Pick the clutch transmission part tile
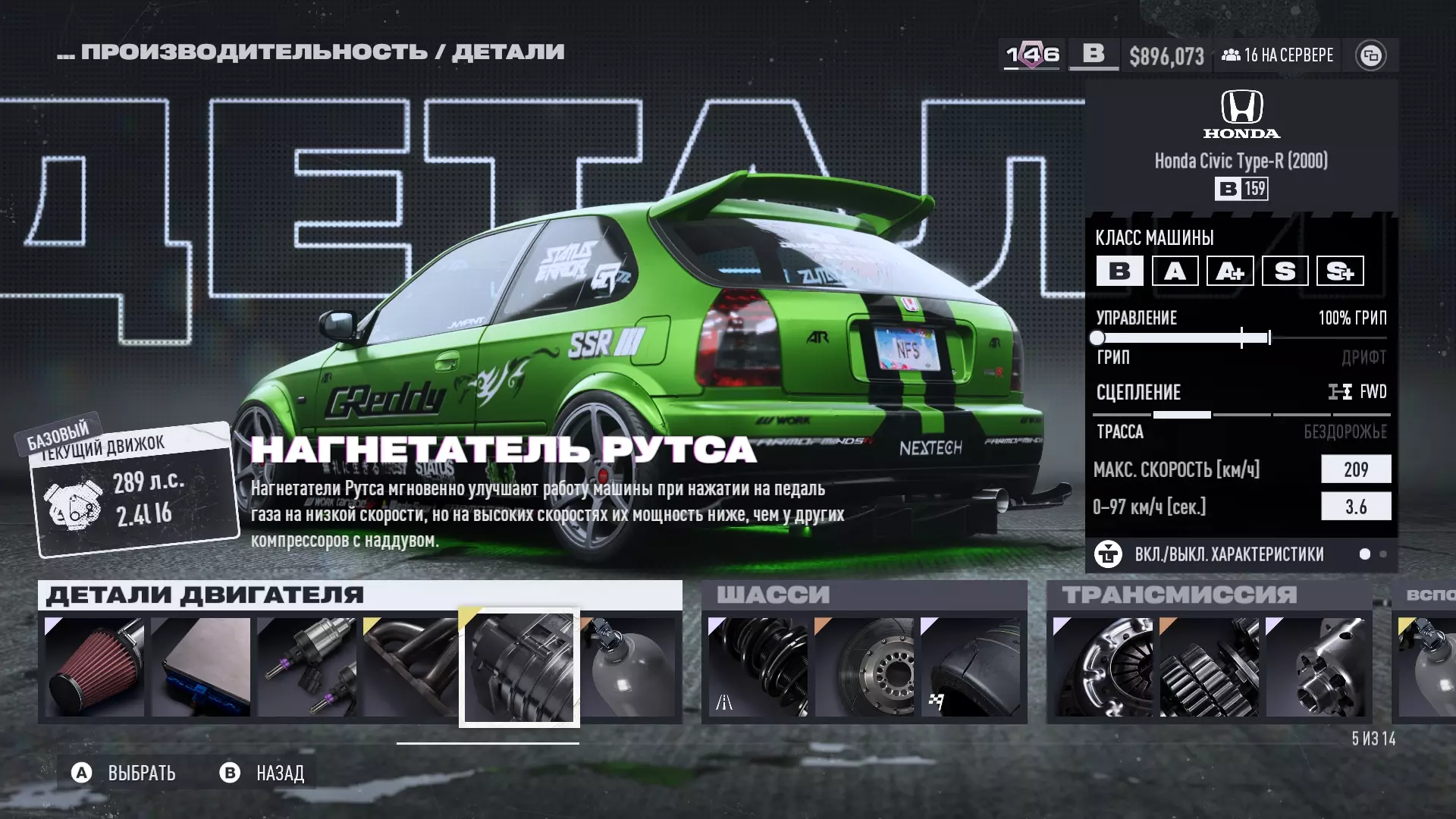This screenshot has width=1456, height=819. (x=1103, y=667)
